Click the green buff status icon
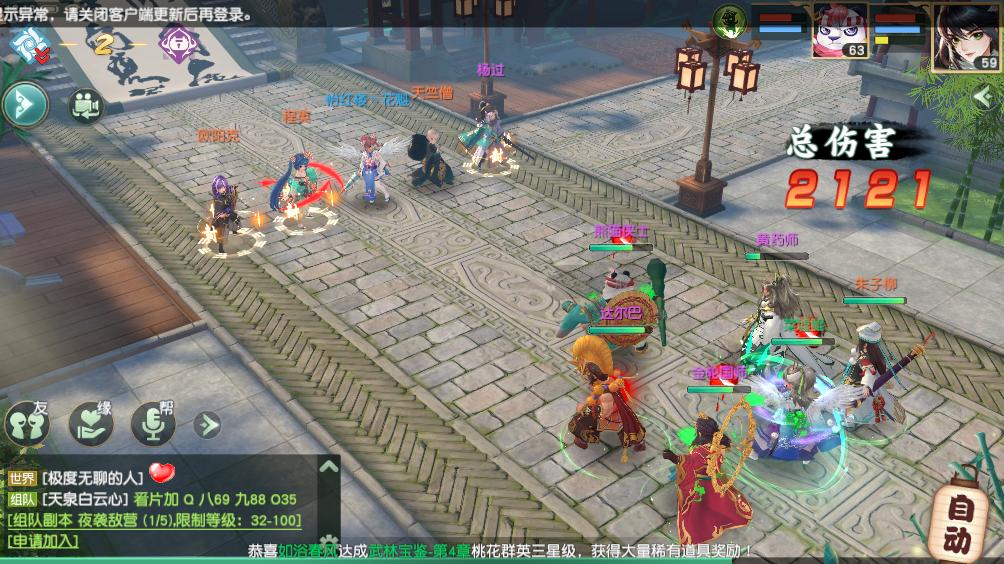The height and width of the screenshot is (564, 1004). (x=730, y=21)
